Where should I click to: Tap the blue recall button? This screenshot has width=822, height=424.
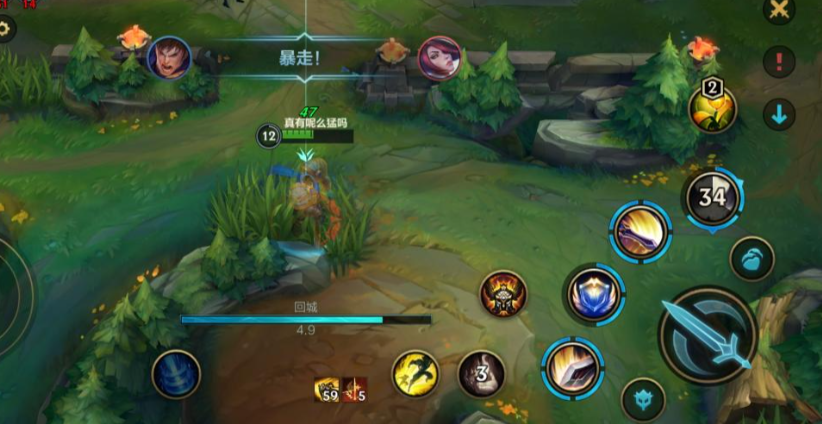(x=176, y=374)
